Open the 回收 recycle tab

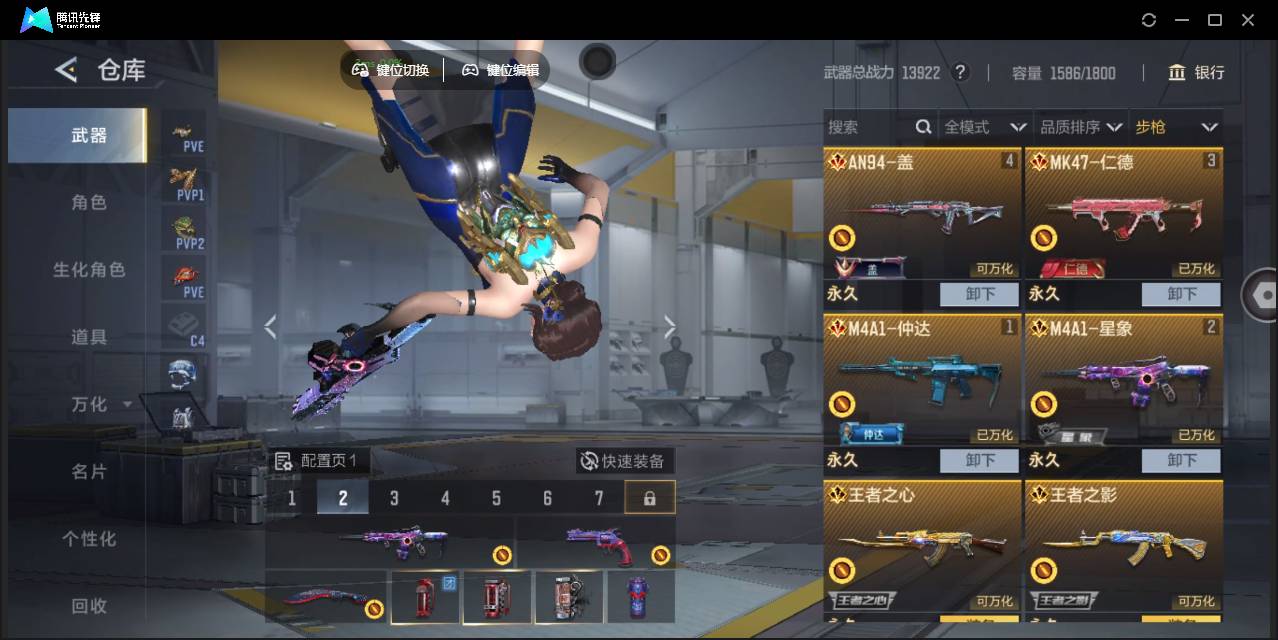(x=89, y=605)
